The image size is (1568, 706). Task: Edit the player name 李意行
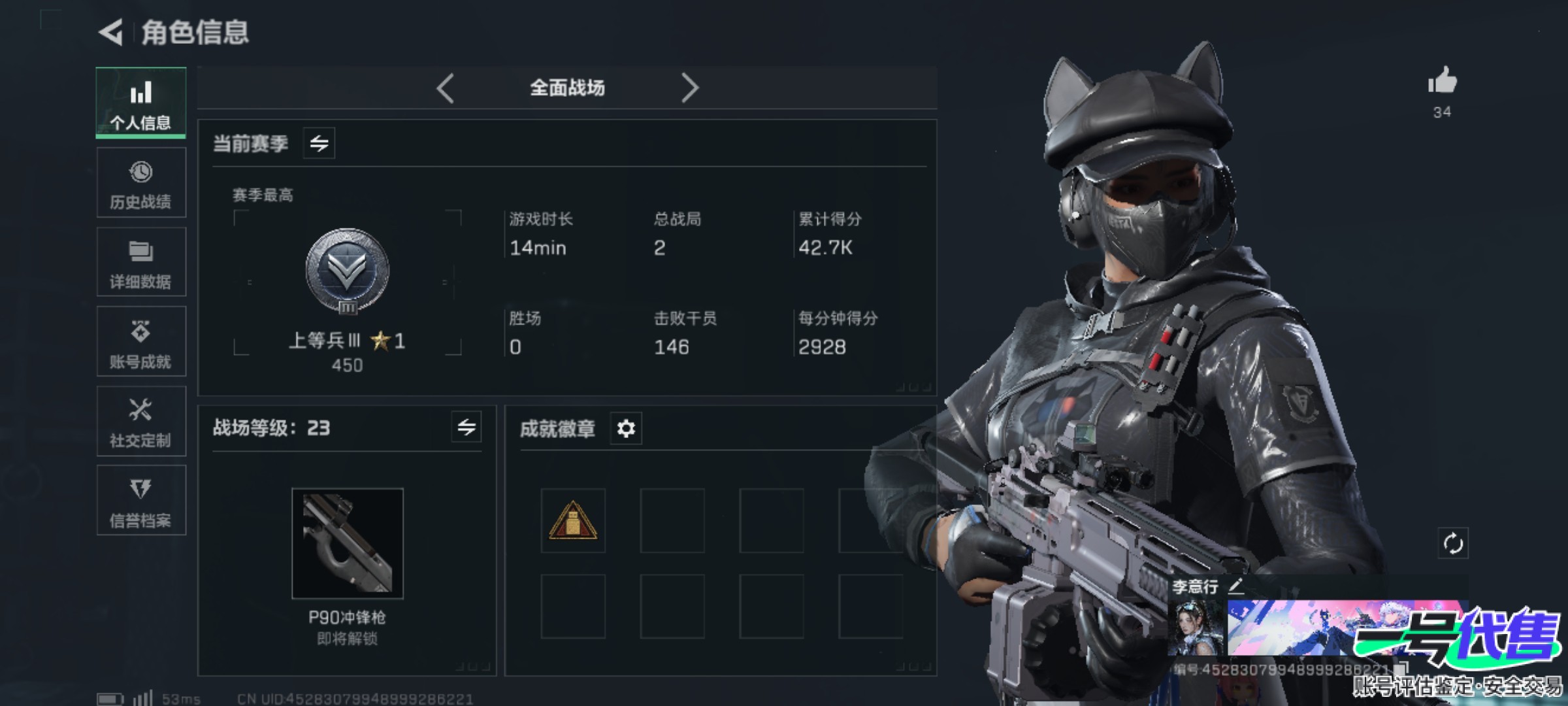(1236, 586)
